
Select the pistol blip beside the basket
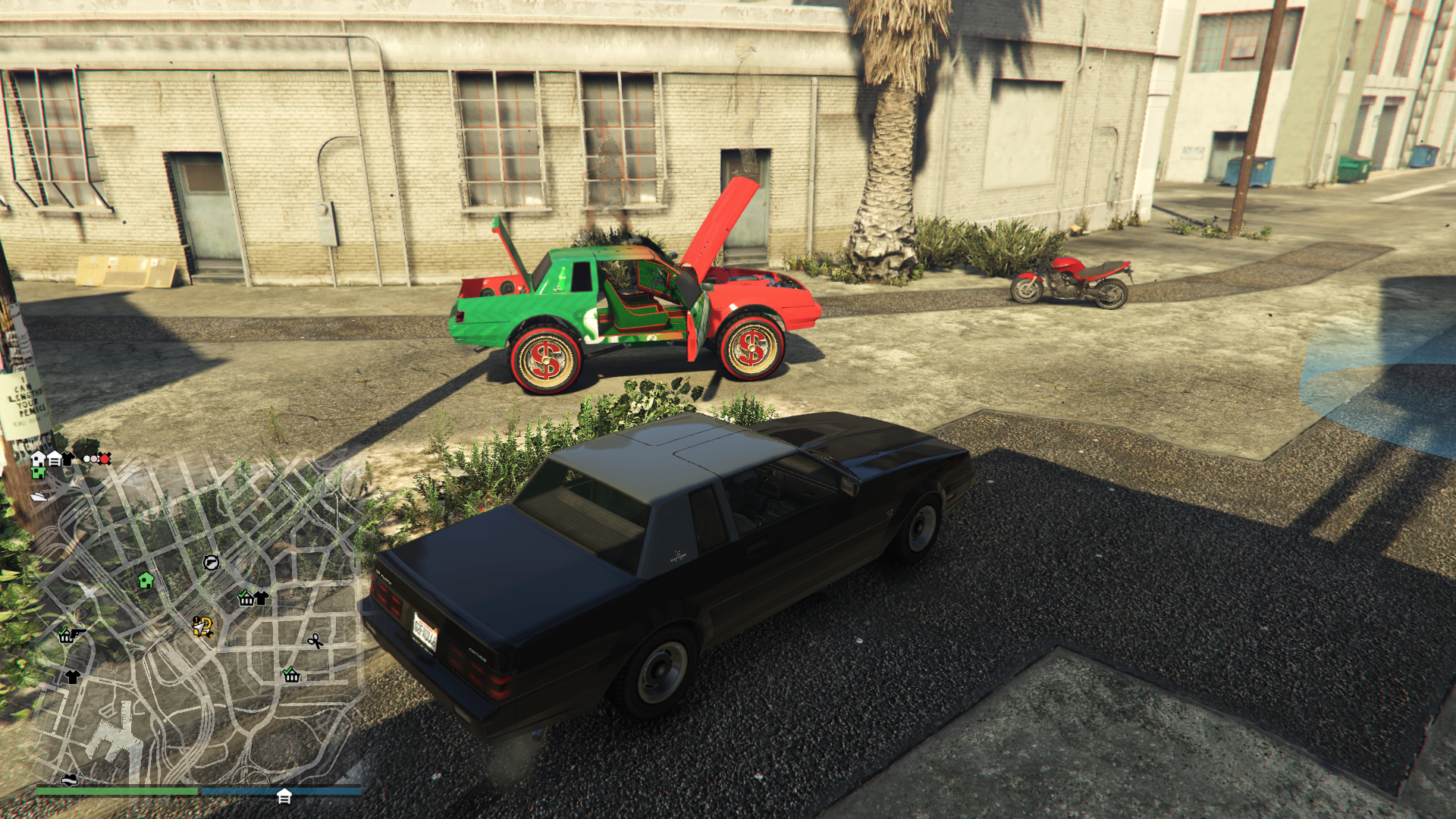pyautogui.click(x=78, y=632)
